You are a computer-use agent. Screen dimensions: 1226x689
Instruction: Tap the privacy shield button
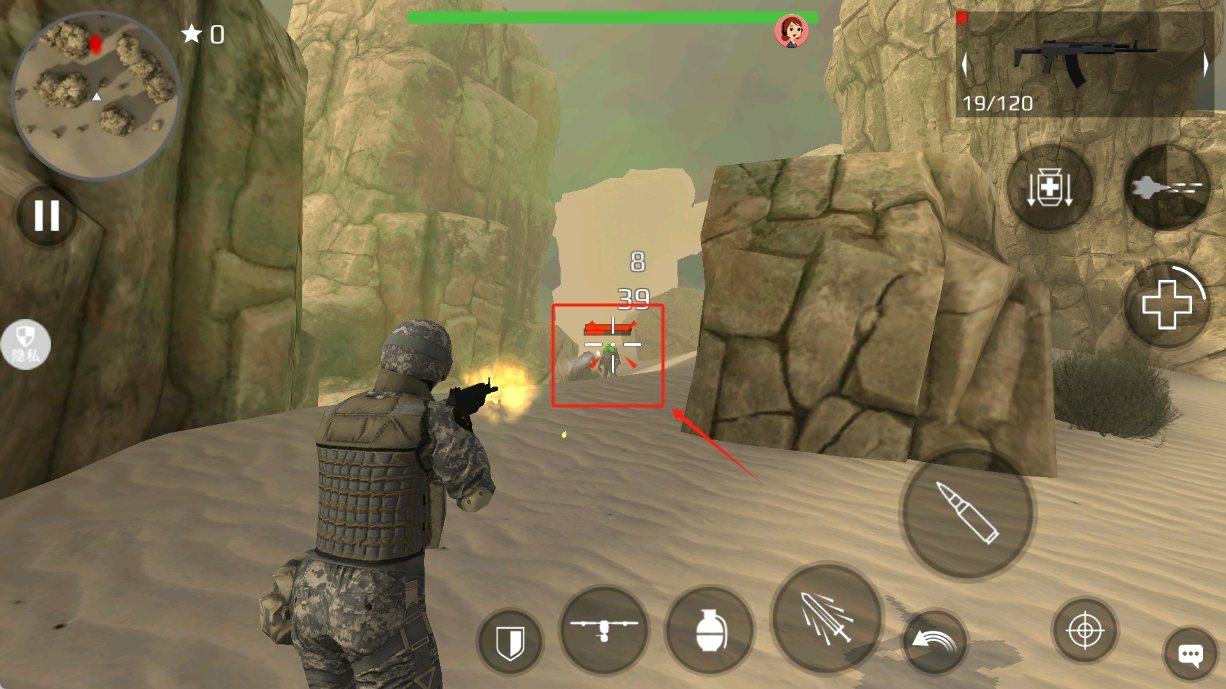click(26, 346)
